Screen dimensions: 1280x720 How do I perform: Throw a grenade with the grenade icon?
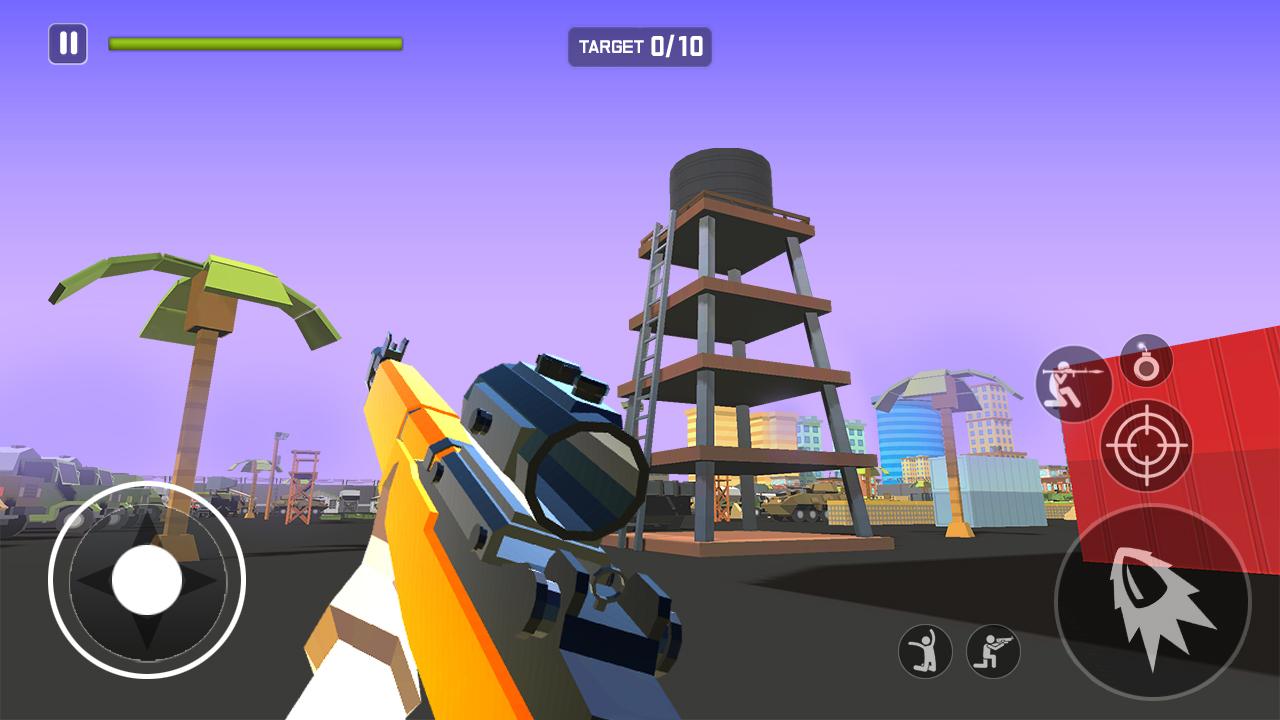coord(1146,361)
